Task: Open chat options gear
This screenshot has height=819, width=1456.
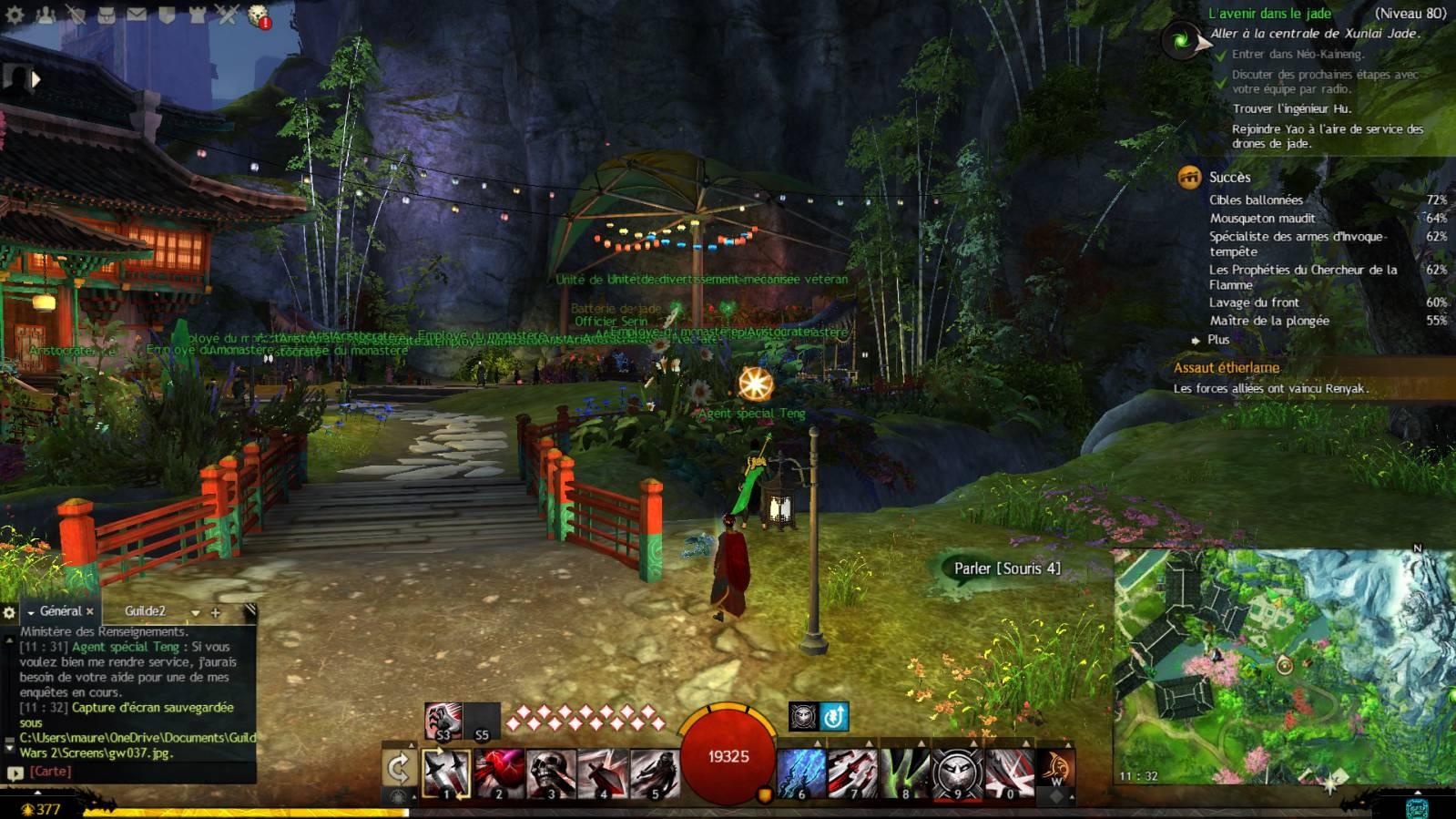Action: coord(9,612)
